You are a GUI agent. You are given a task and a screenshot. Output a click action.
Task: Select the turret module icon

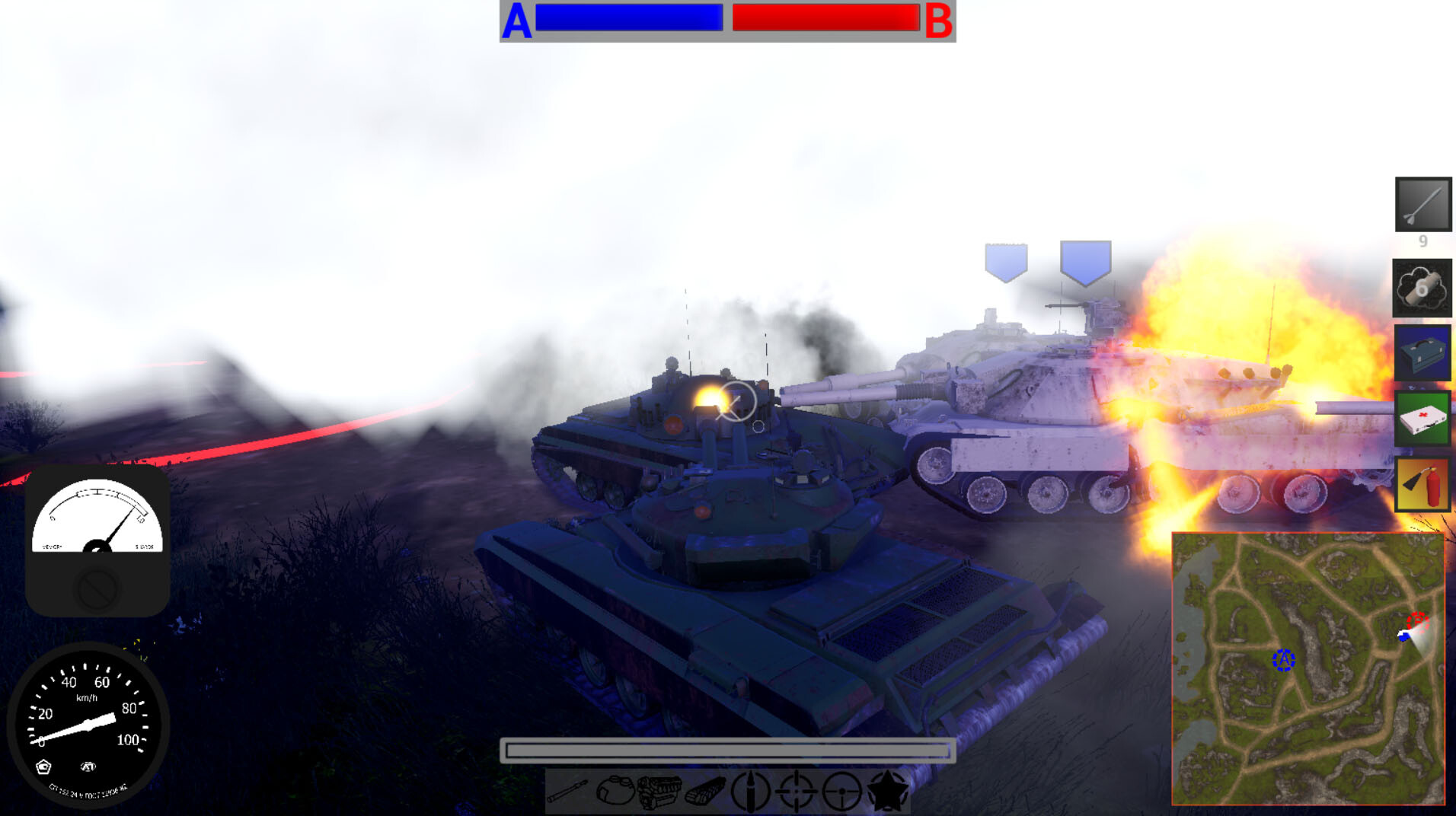click(617, 790)
